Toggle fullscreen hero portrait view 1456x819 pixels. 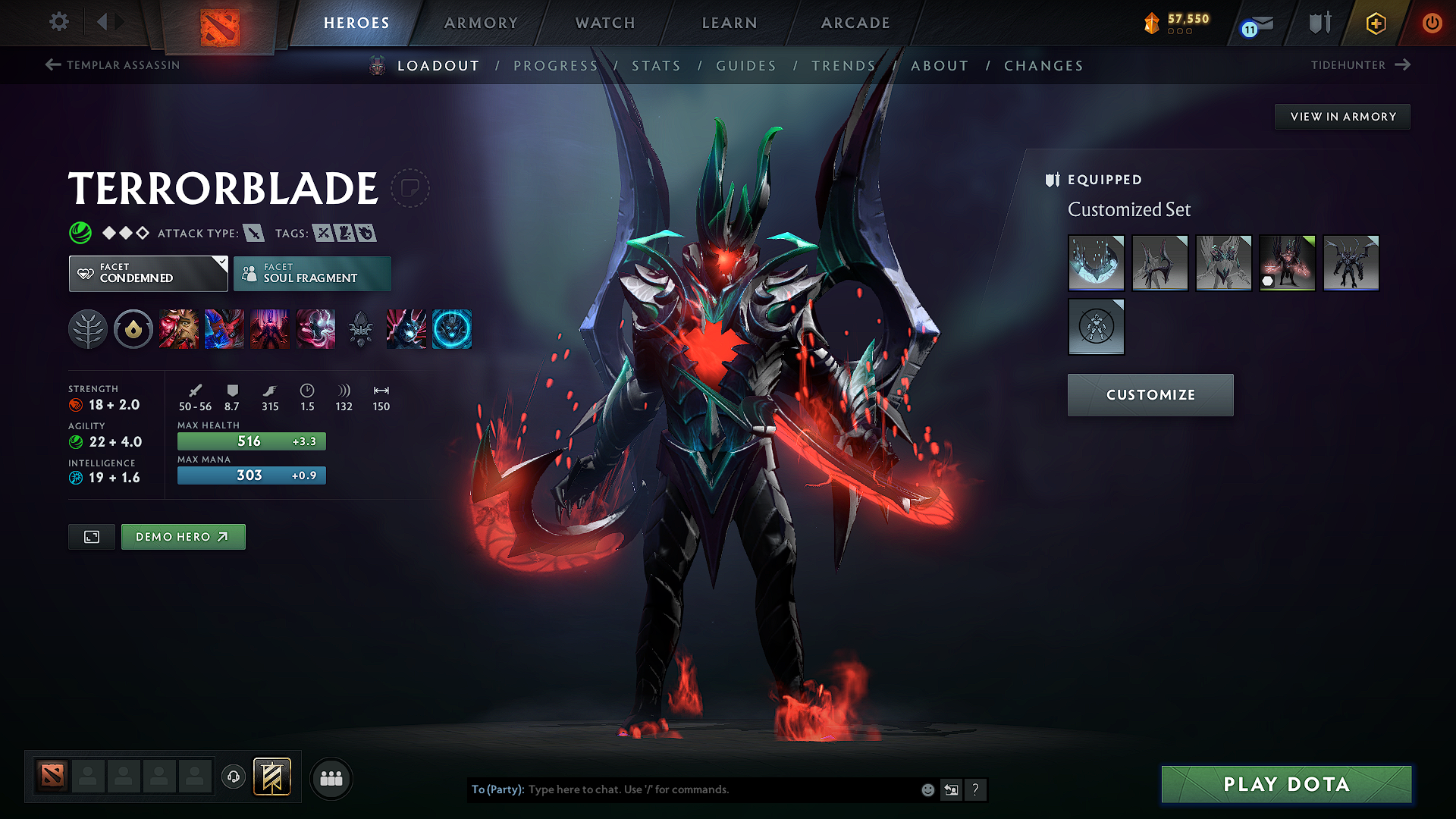tap(91, 536)
